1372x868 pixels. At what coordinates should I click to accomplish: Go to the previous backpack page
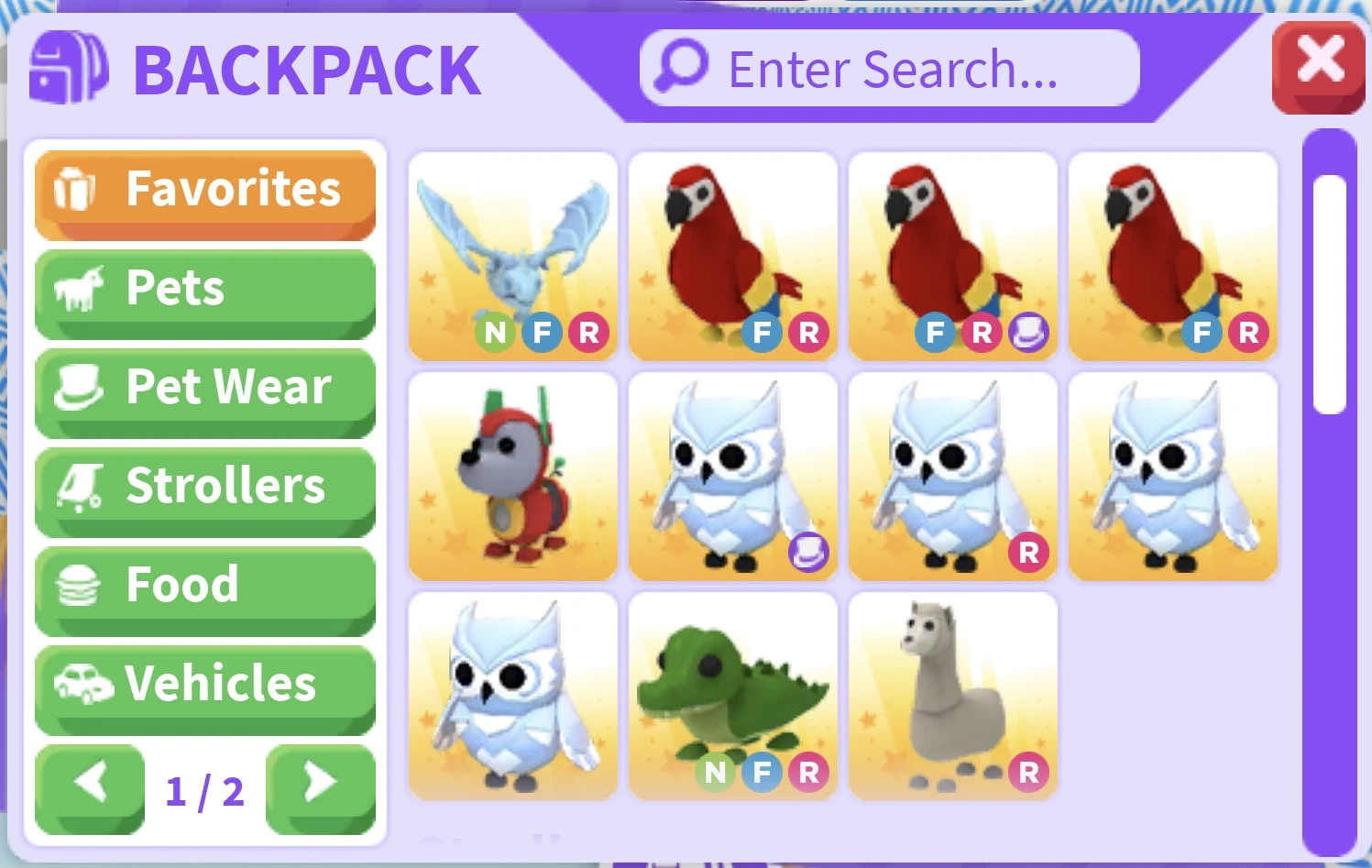(89, 786)
